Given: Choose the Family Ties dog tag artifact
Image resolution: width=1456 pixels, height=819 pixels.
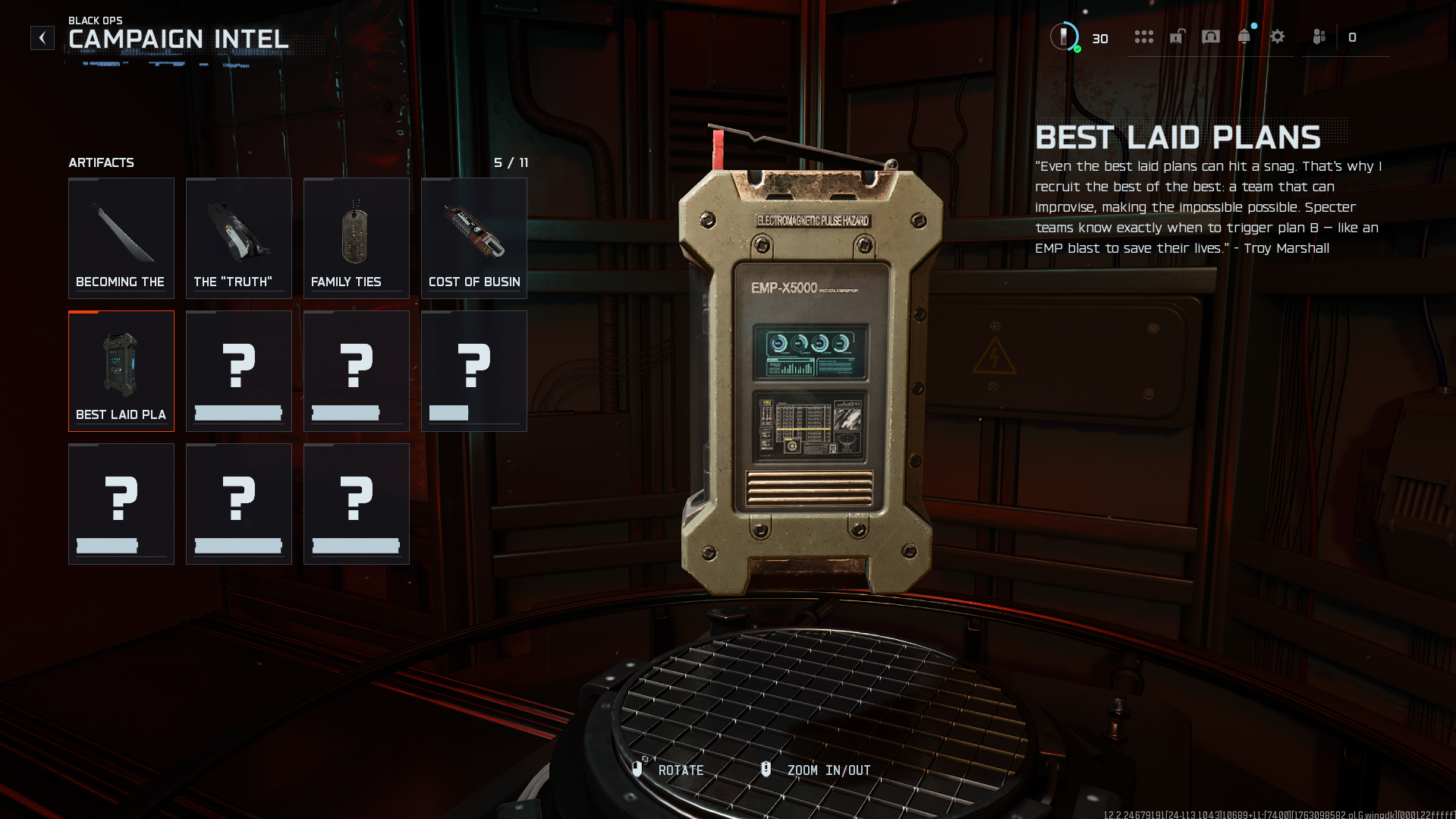Looking at the screenshot, I should (357, 238).
